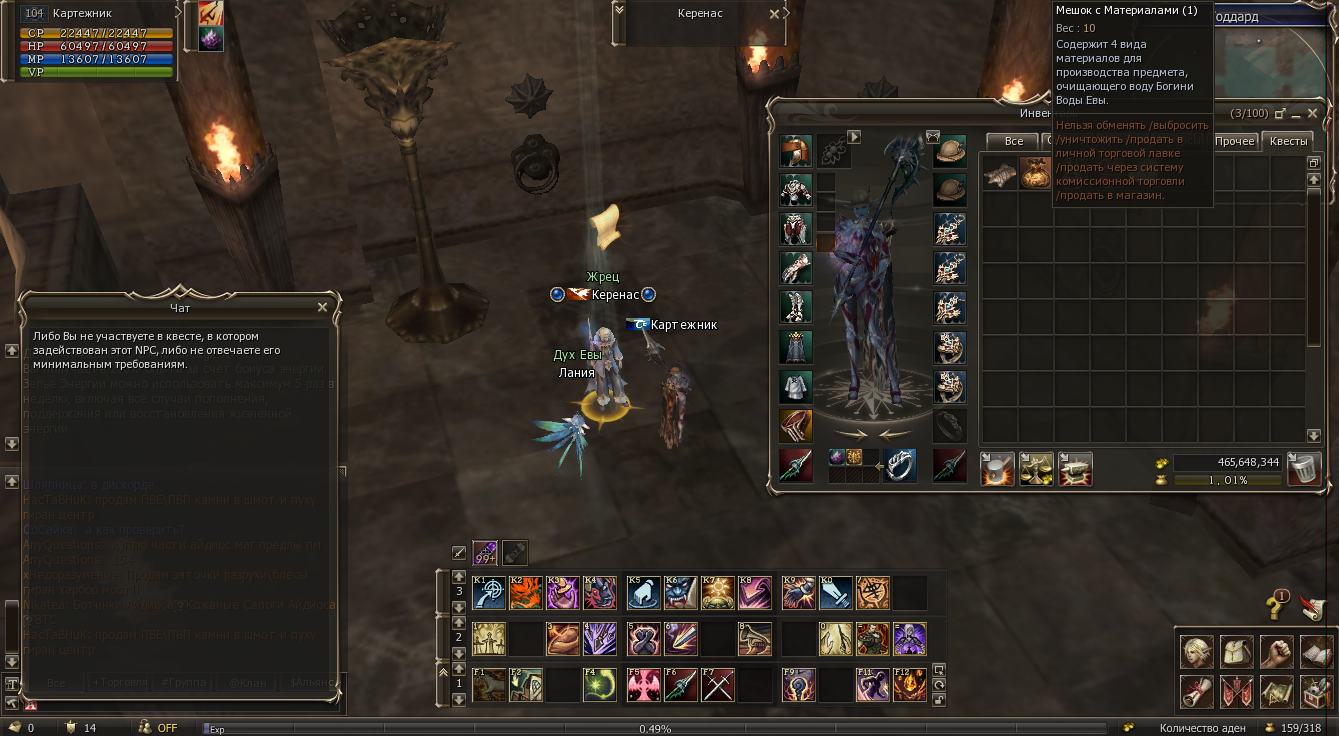The image size is (1339, 736).
Task: Select the material bag item in inventory
Action: pos(1035,173)
